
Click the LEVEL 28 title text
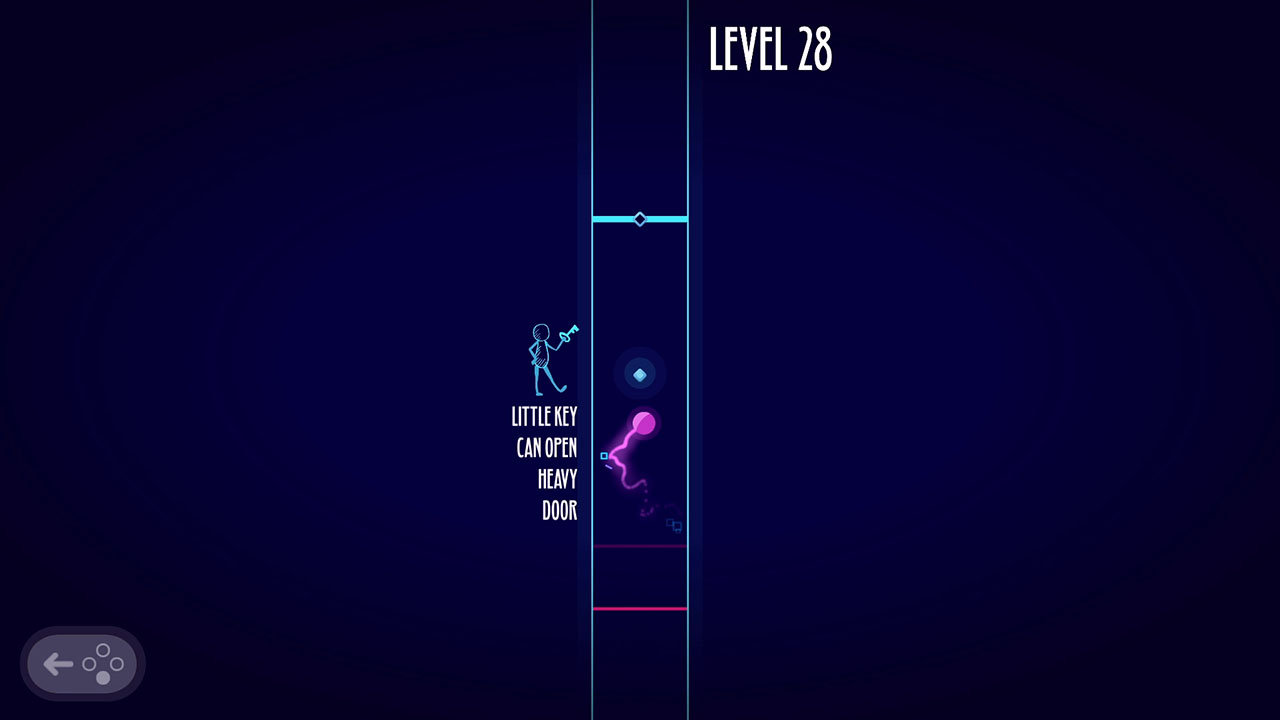pyautogui.click(x=771, y=52)
